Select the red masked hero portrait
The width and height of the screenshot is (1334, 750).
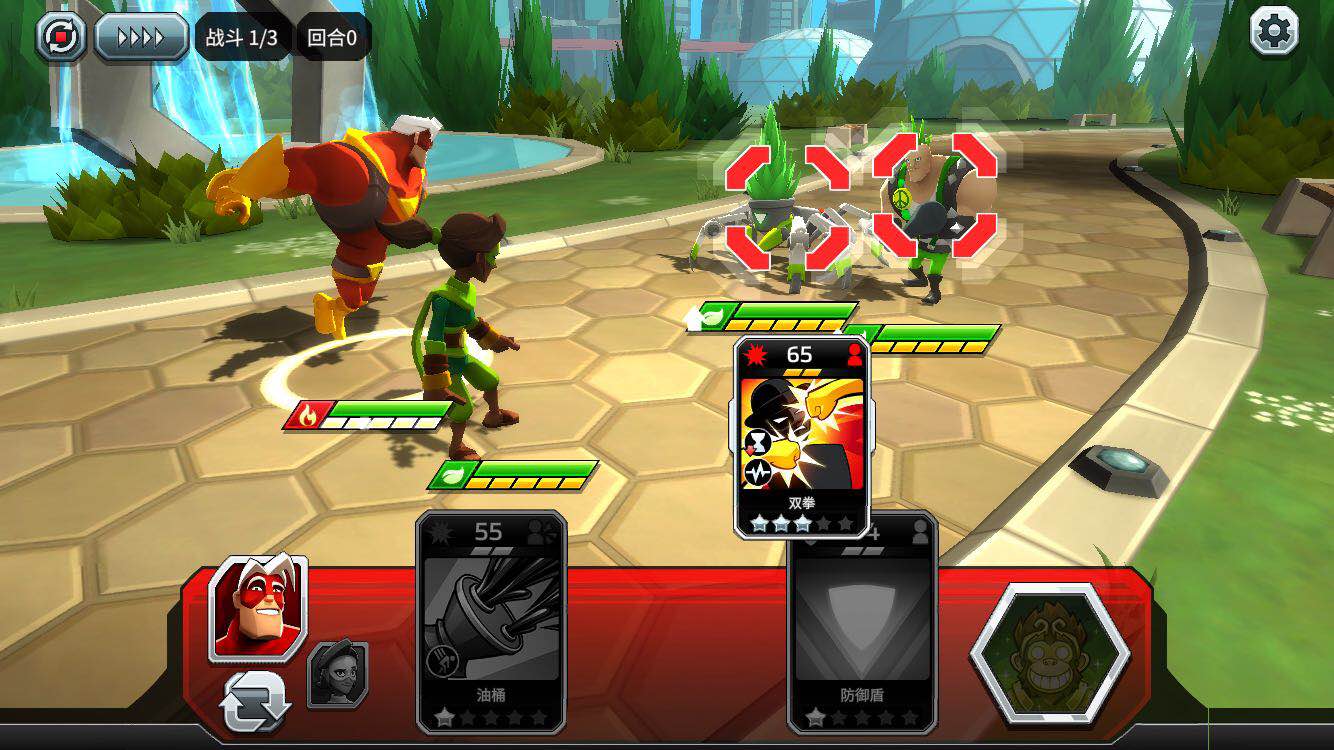[258, 608]
